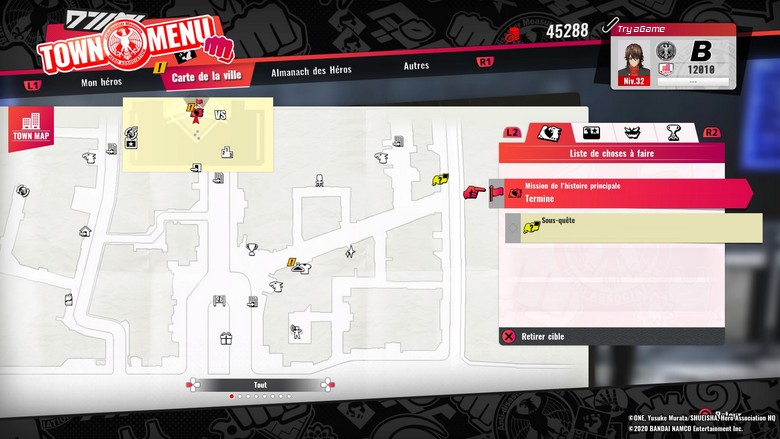The image size is (780, 439).
Task: Open the star card tab in side panel
Action: point(591,132)
